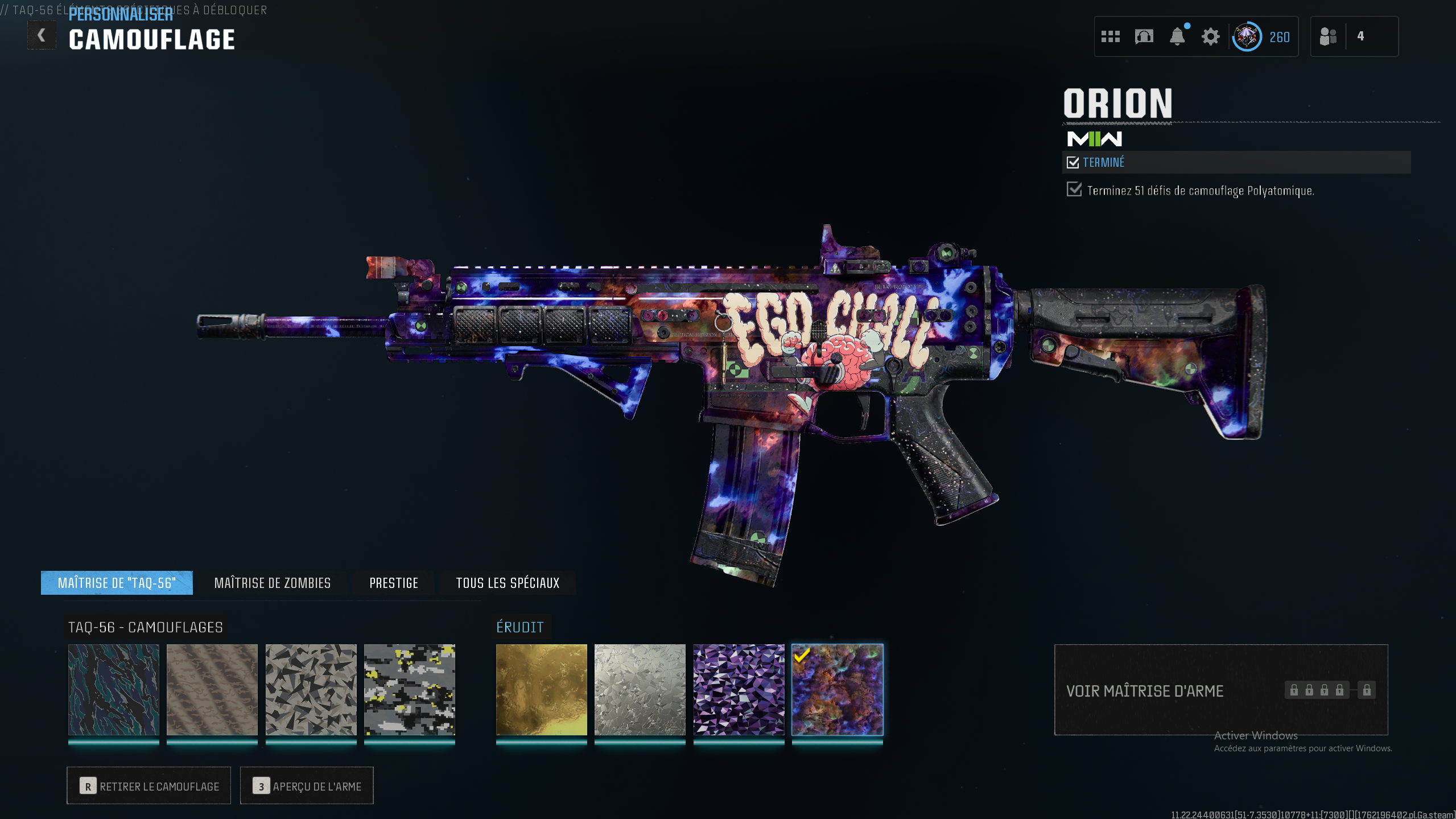Open the grid menu icon
The image size is (1456, 819).
[x=1110, y=37]
